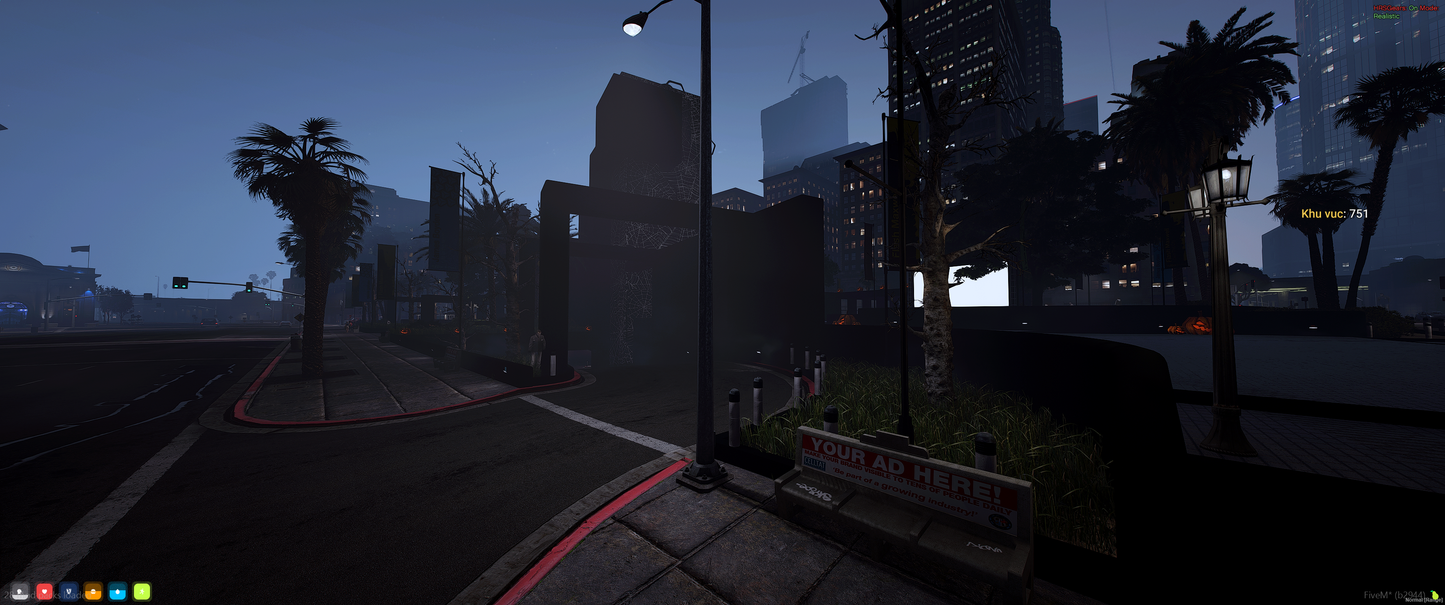1445x605 pixels.
Task: Click the yellow pear icon
Action: (1435, 596)
